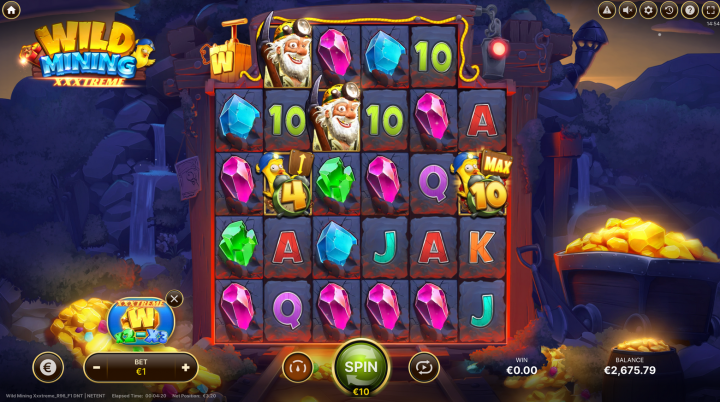
Task: Close the XXXtreme wild multiplier badge
Action: point(175,298)
